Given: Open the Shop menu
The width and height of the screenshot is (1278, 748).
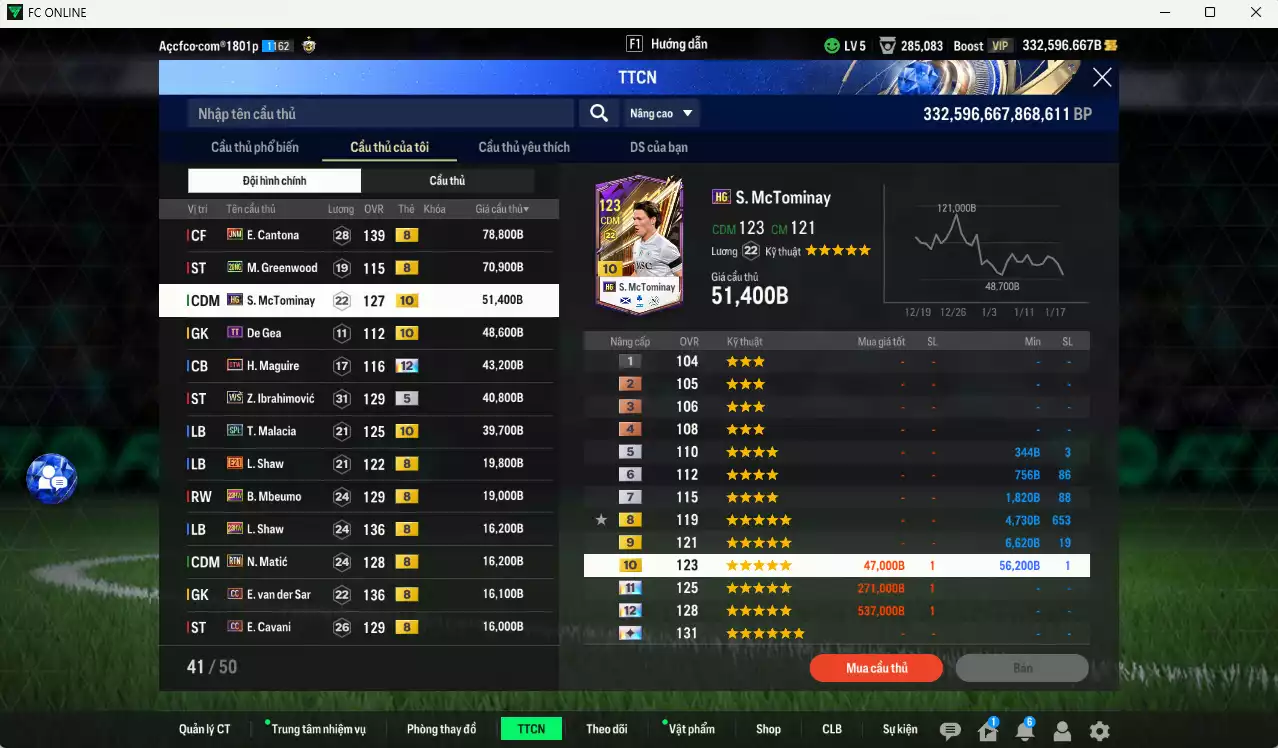Looking at the screenshot, I should pyautogui.click(x=768, y=729).
